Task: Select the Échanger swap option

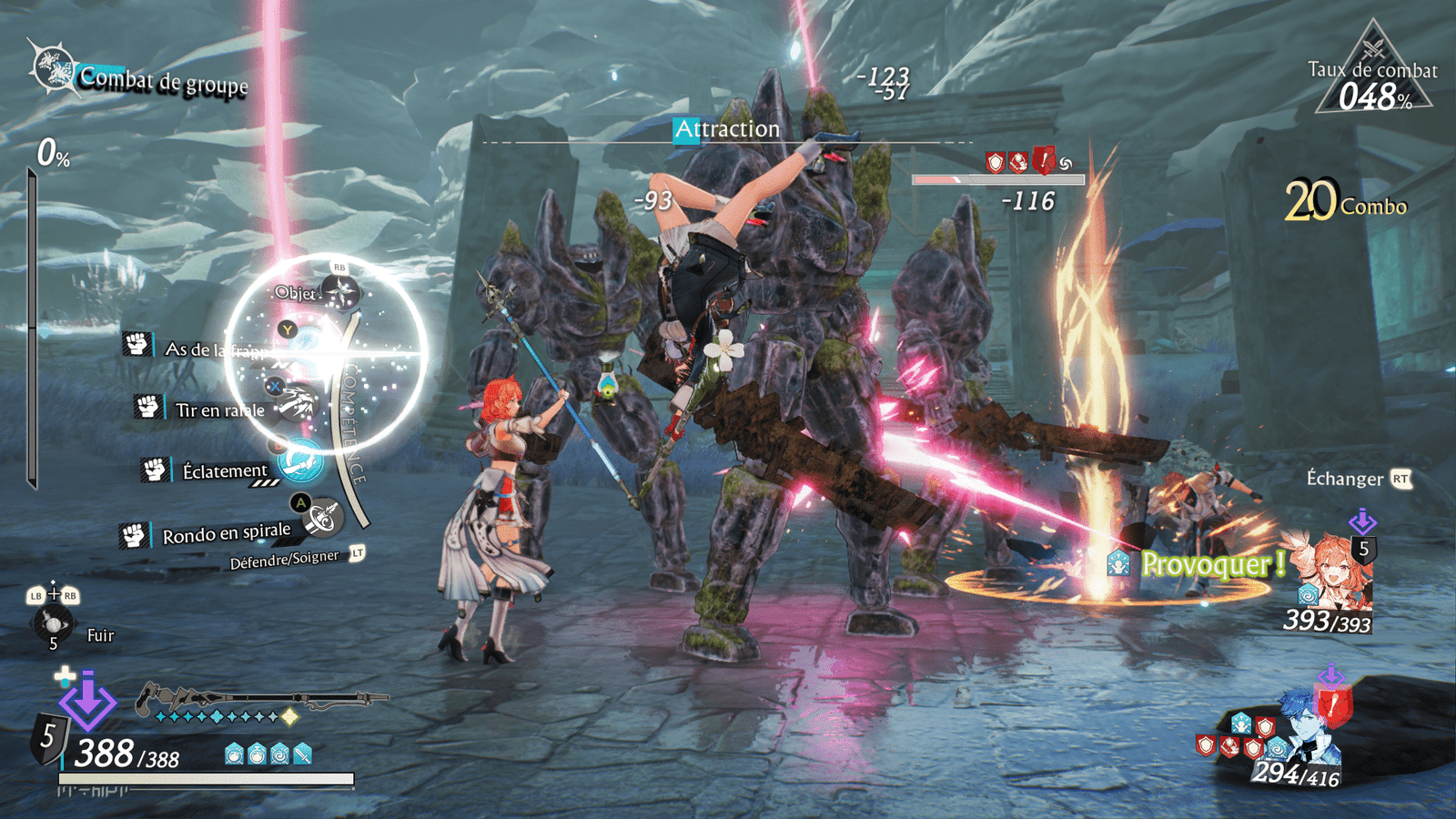Action: tap(1345, 479)
